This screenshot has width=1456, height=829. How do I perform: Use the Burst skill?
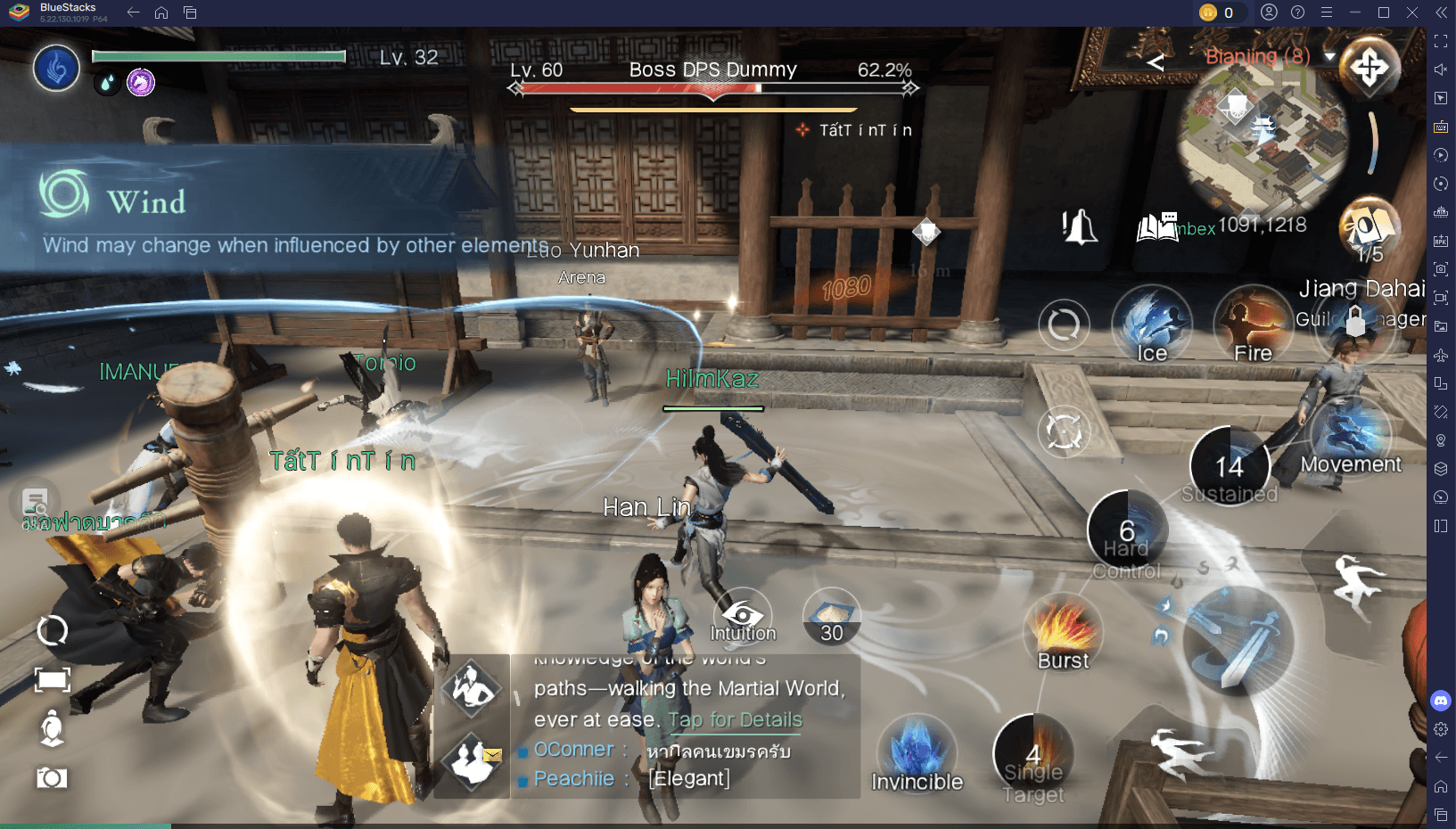1061,633
